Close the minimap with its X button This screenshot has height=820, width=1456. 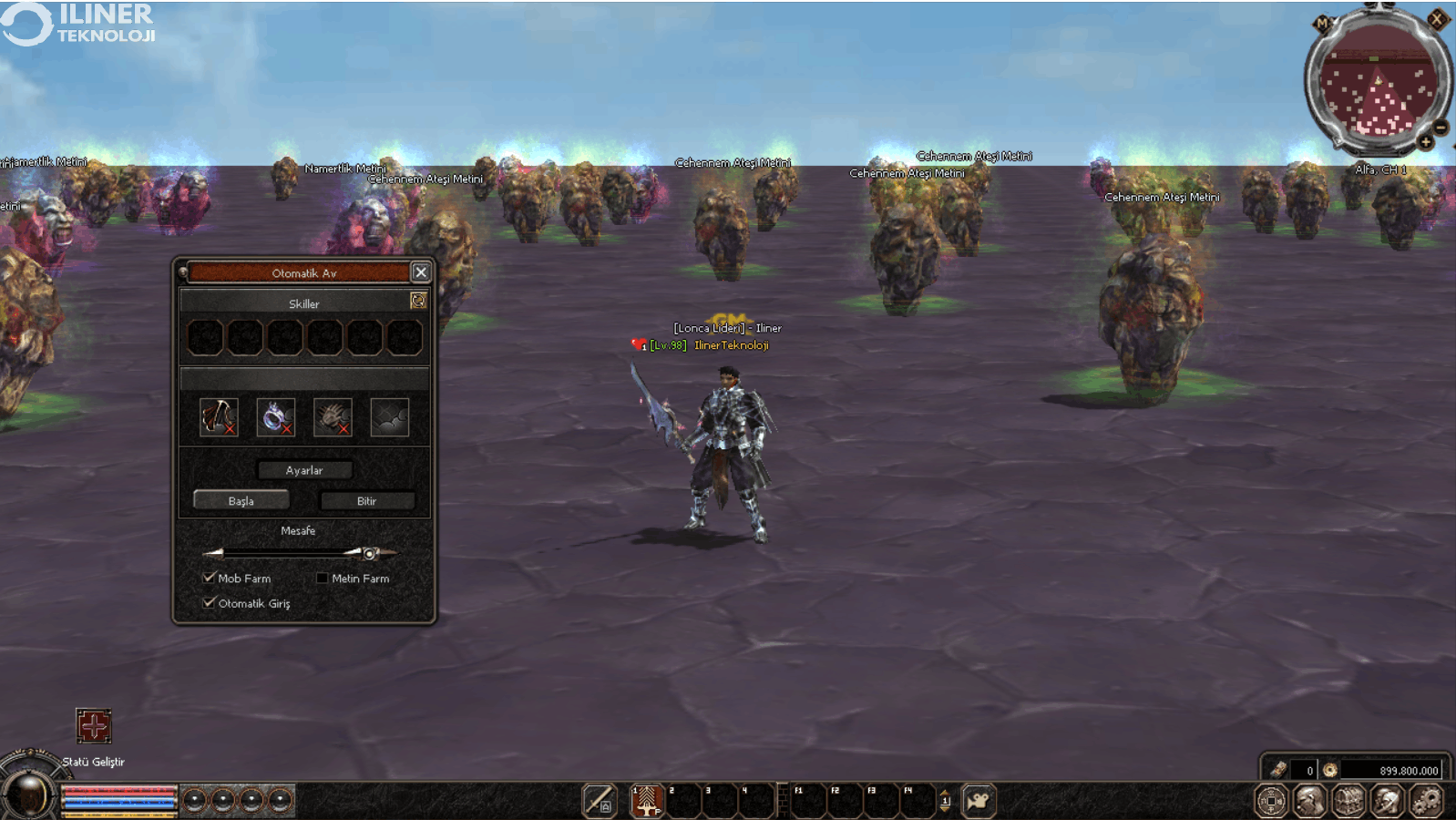[x=1437, y=19]
